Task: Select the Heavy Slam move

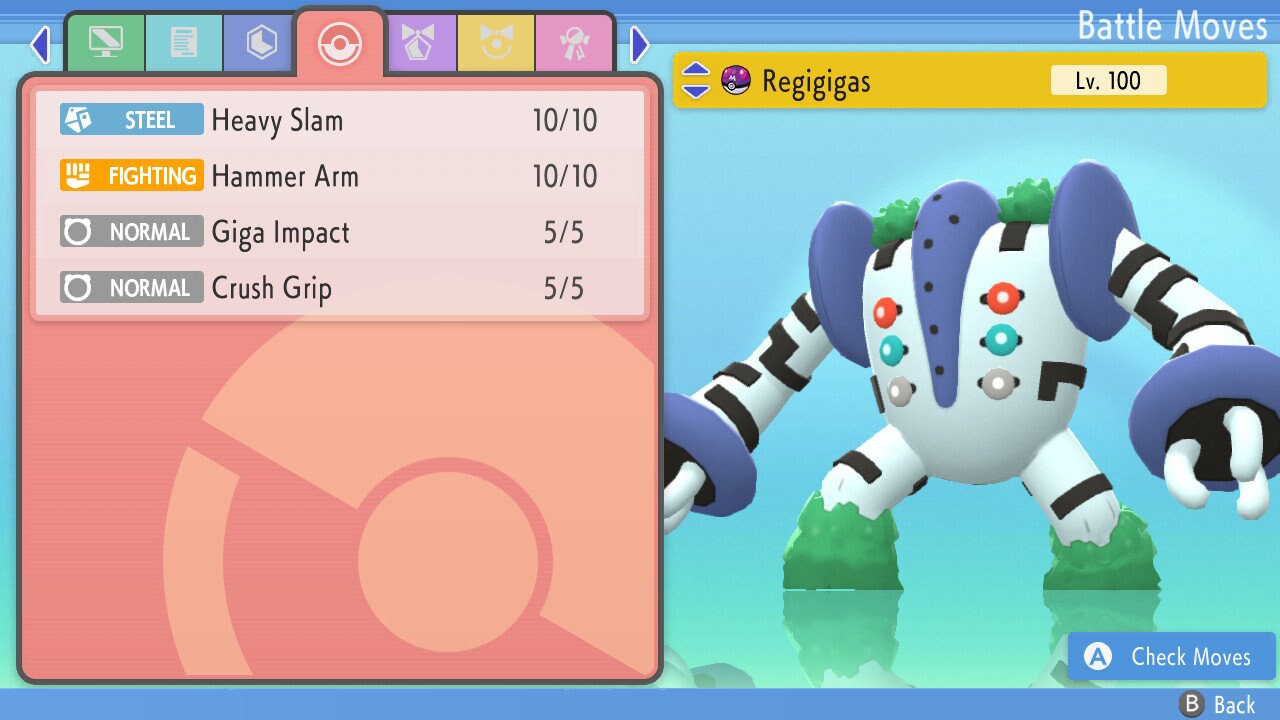Action: (340, 121)
